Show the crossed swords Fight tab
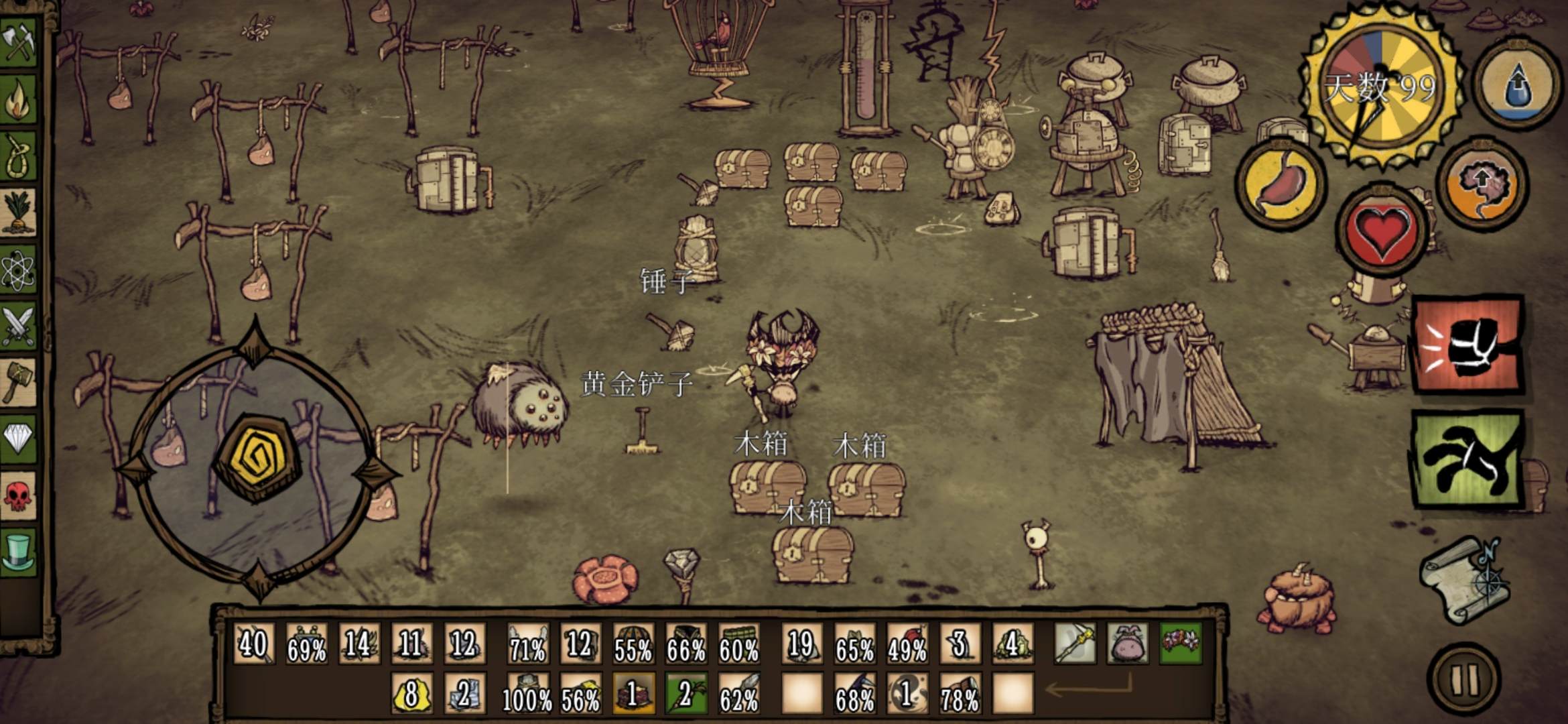This screenshot has width=1568, height=724. [19, 327]
